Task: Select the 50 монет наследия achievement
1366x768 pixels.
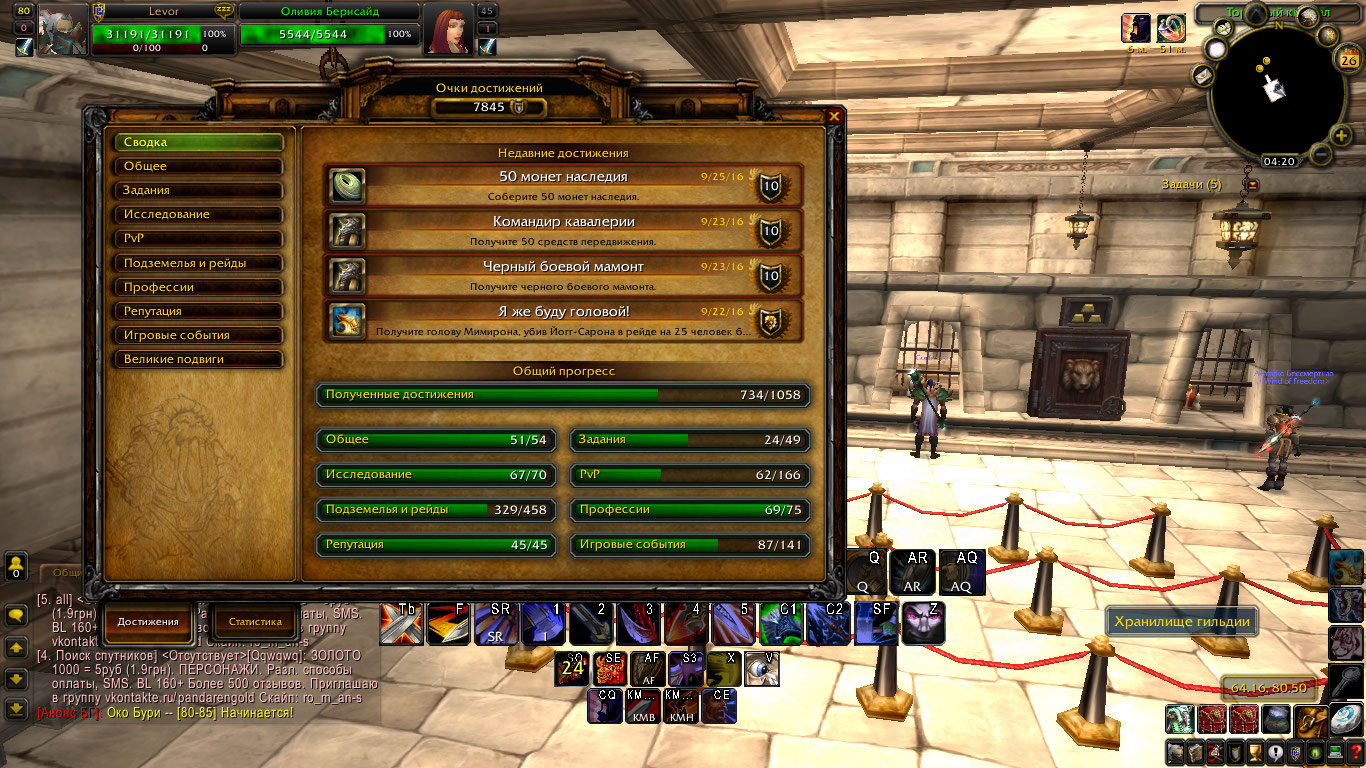Action: tap(563, 185)
